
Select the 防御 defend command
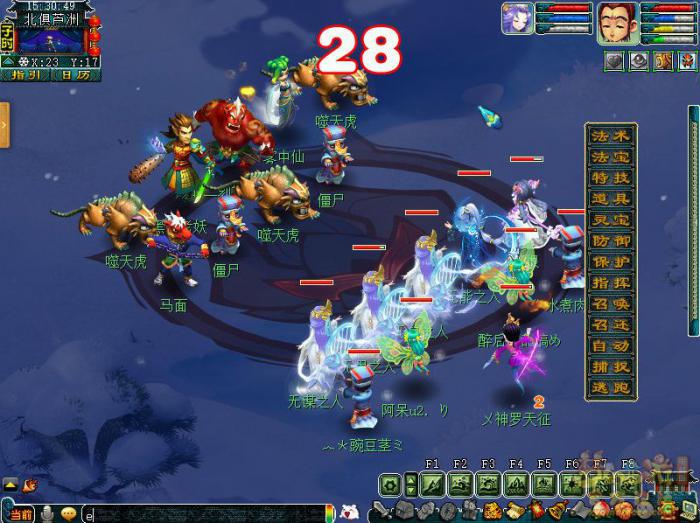click(x=611, y=241)
